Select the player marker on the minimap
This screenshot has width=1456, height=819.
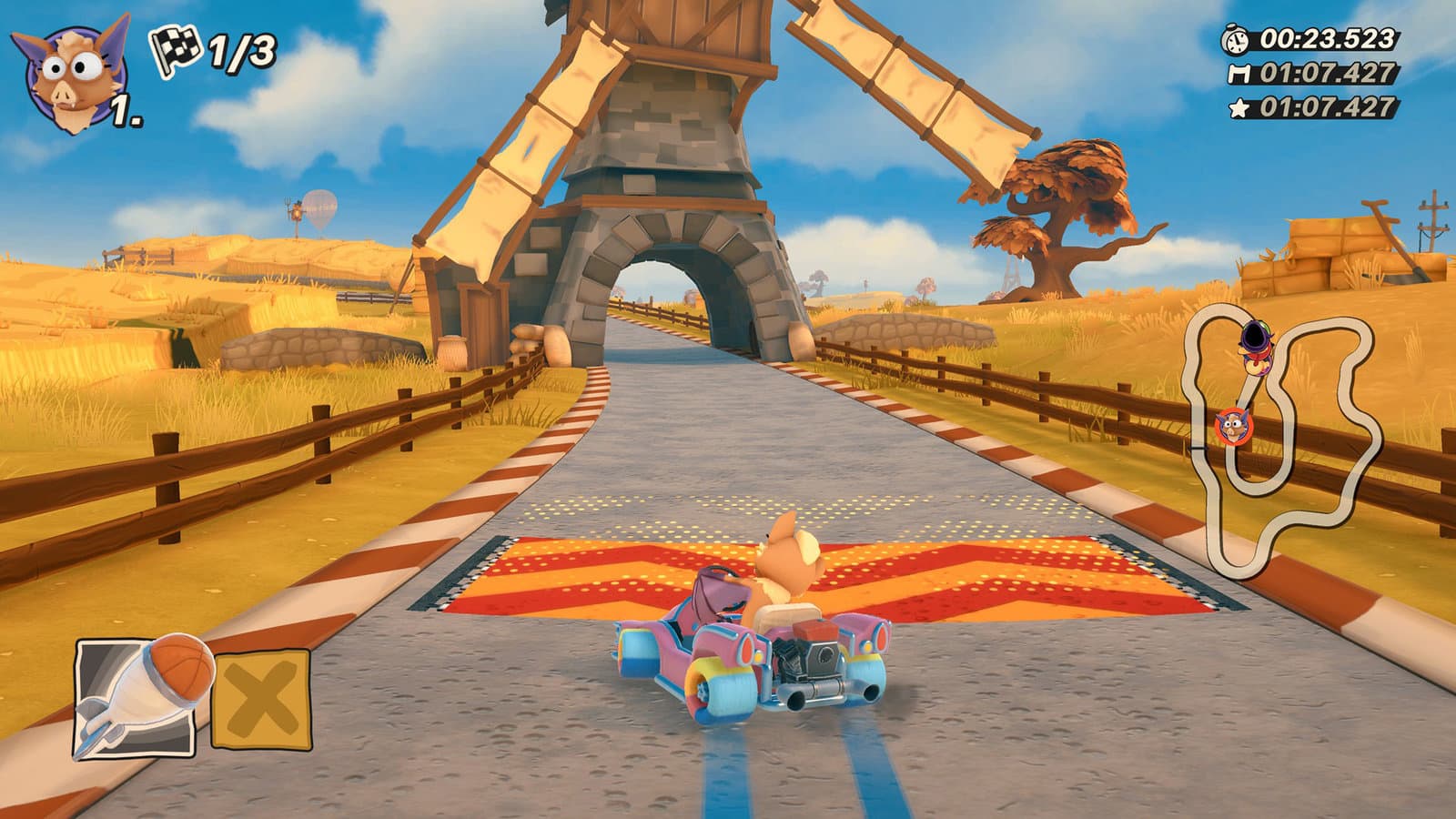[x=1233, y=424]
